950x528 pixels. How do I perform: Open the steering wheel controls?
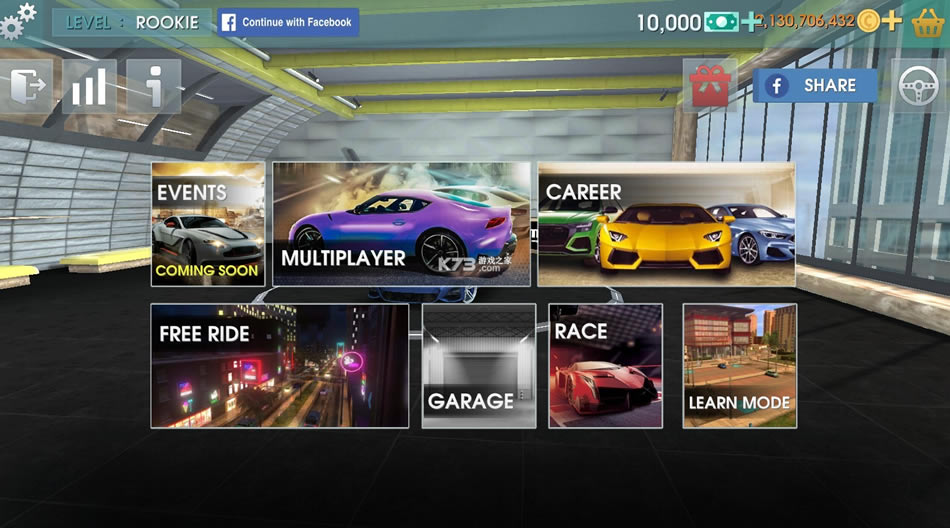tap(918, 86)
